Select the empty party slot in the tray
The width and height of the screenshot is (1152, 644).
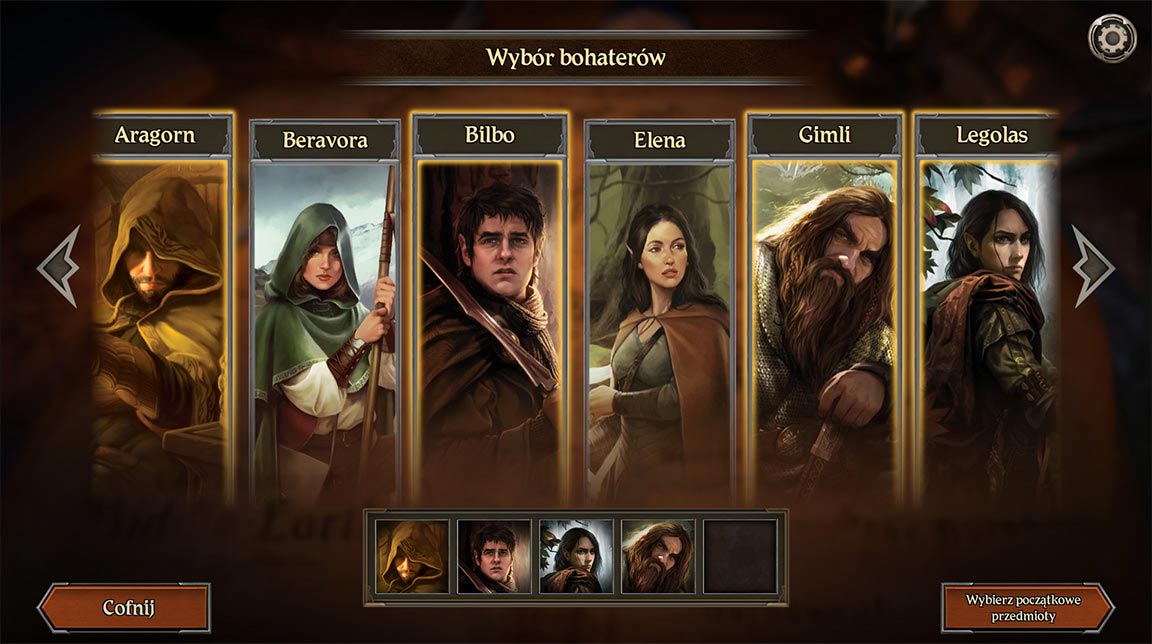pyautogui.click(x=740, y=556)
